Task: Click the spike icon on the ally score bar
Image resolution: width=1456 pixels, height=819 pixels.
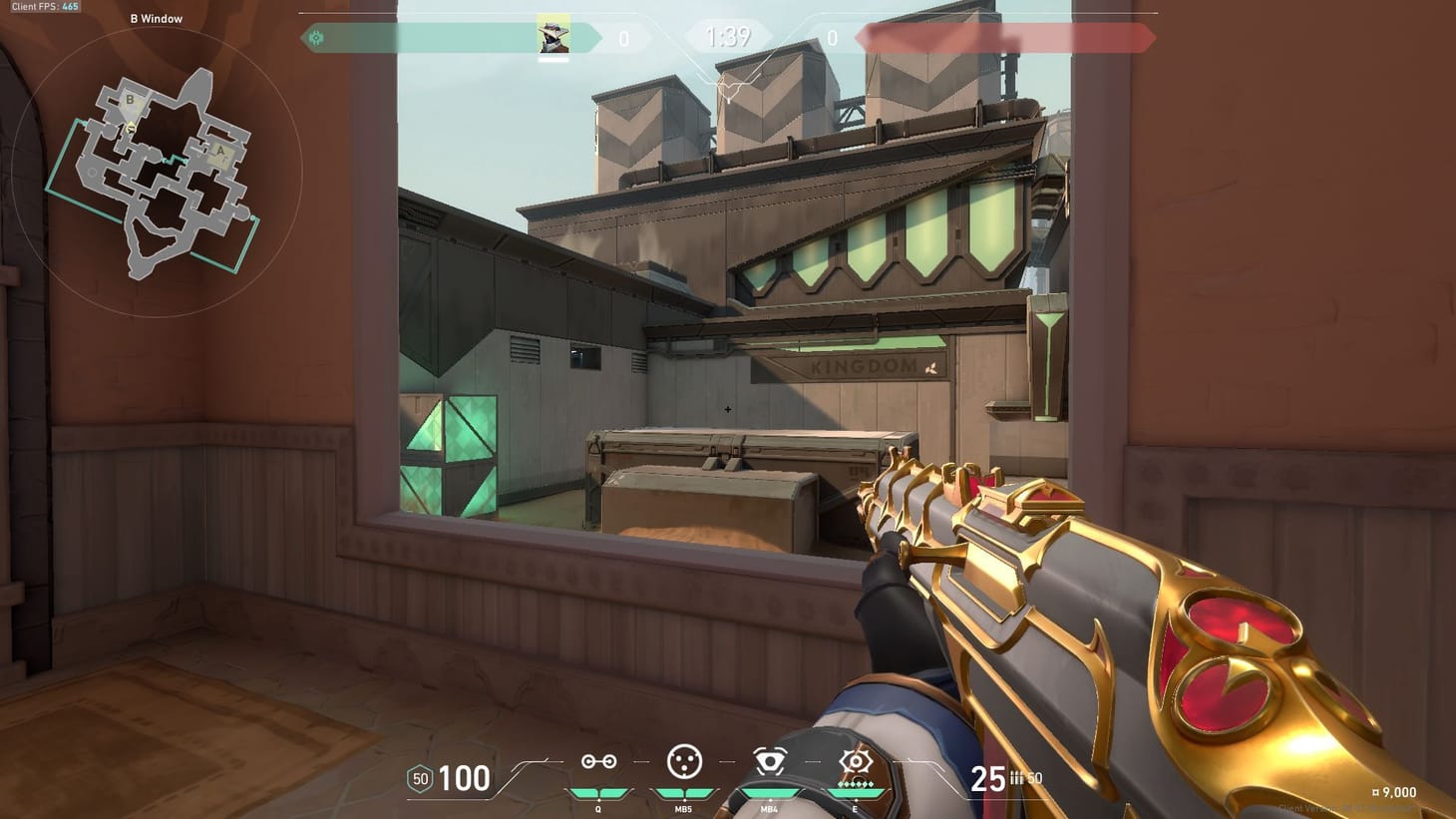Action: 317,38
